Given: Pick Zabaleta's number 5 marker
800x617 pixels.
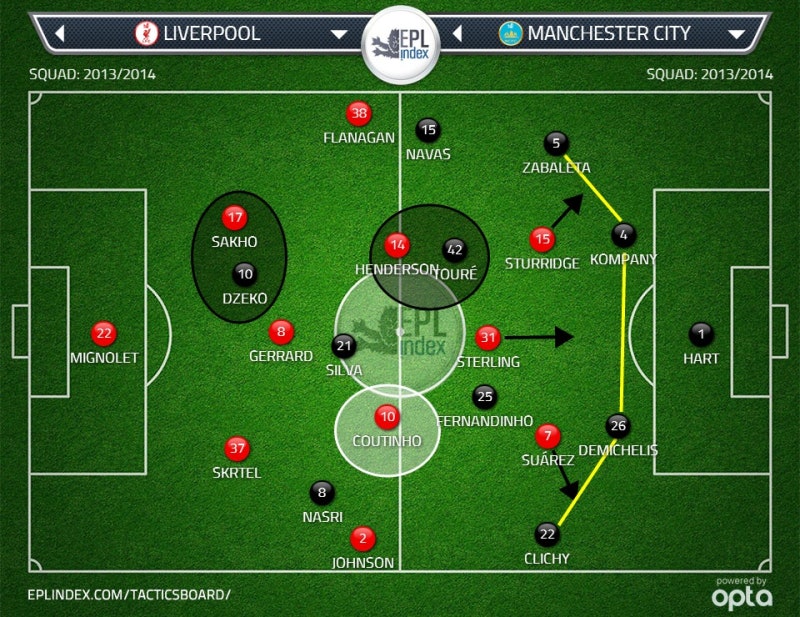Looking at the screenshot, I should [x=556, y=144].
